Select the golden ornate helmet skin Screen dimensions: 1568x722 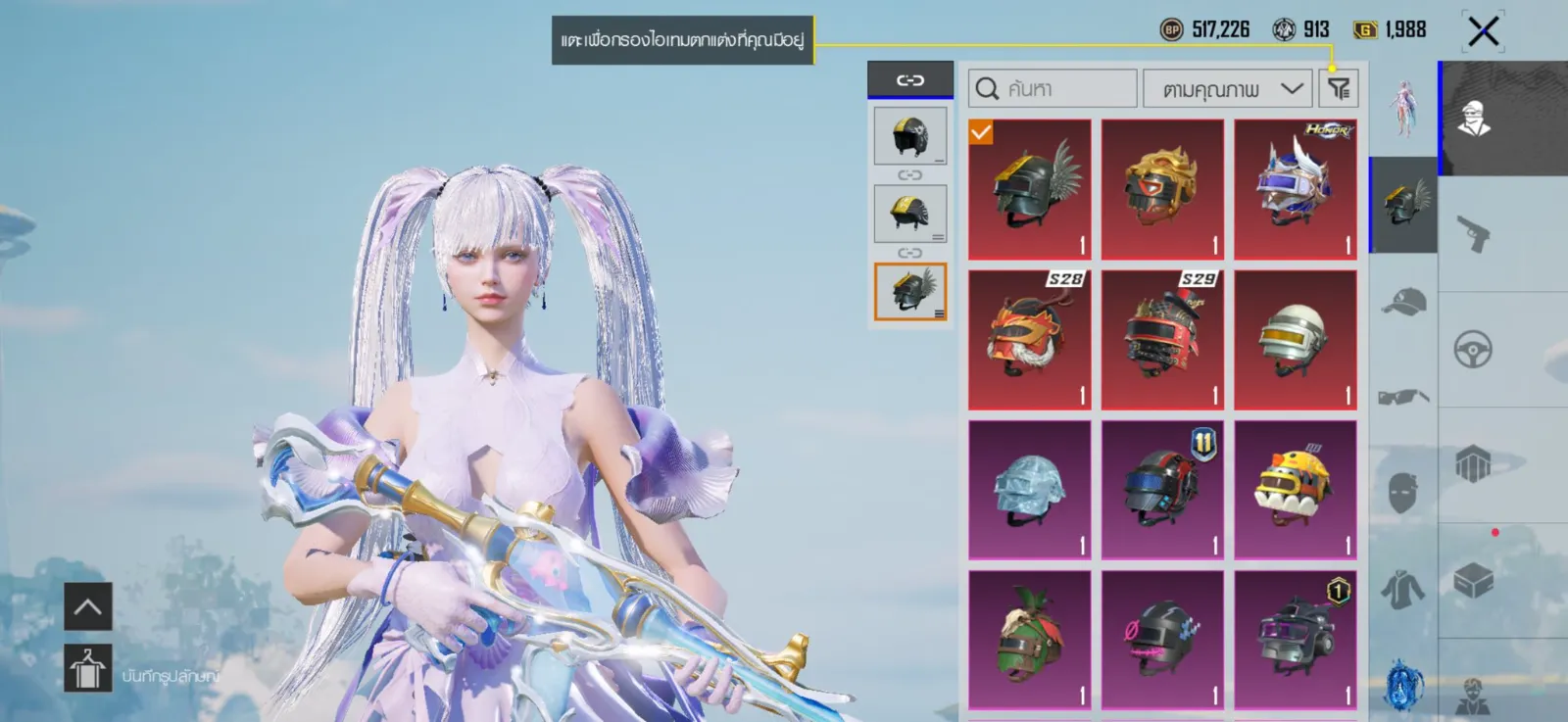tap(1162, 189)
